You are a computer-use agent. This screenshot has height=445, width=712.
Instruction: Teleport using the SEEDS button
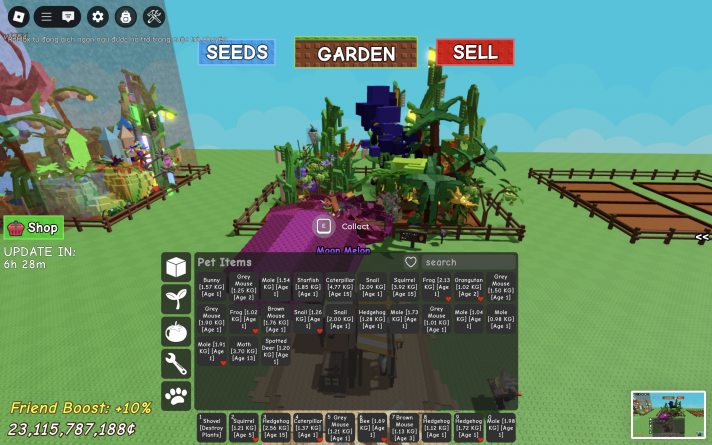click(237, 52)
